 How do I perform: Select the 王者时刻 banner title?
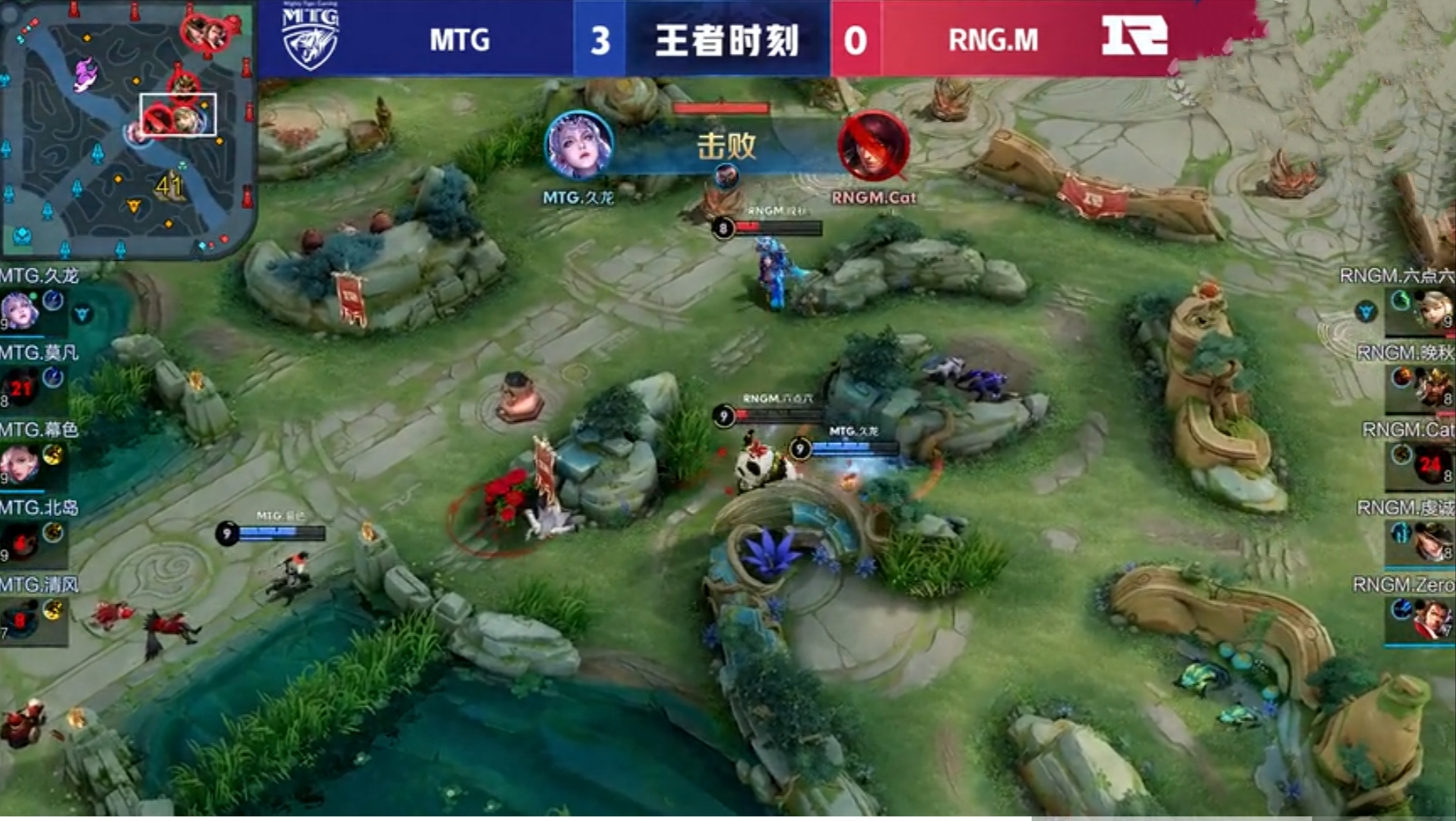tap(726, 41)
